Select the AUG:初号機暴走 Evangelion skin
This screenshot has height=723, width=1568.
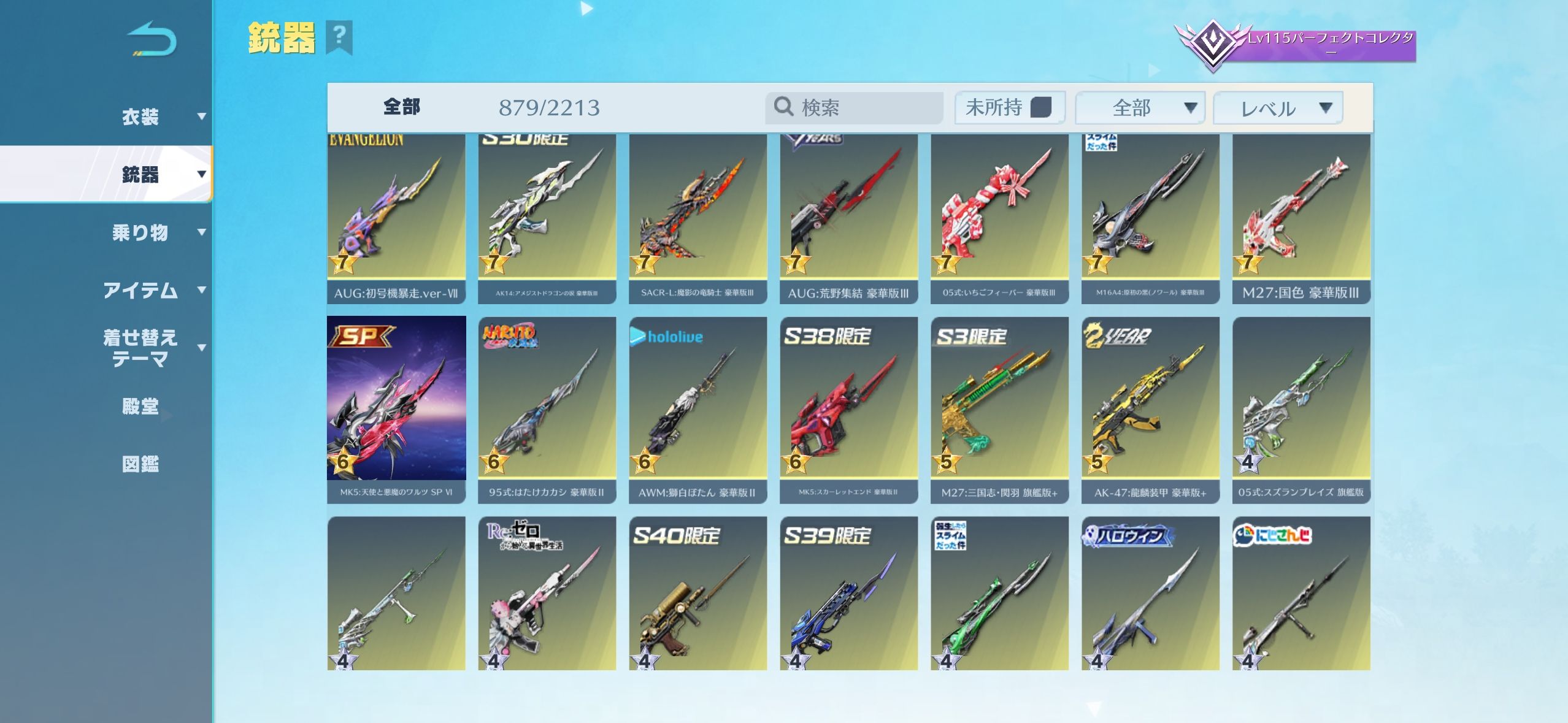396,218
